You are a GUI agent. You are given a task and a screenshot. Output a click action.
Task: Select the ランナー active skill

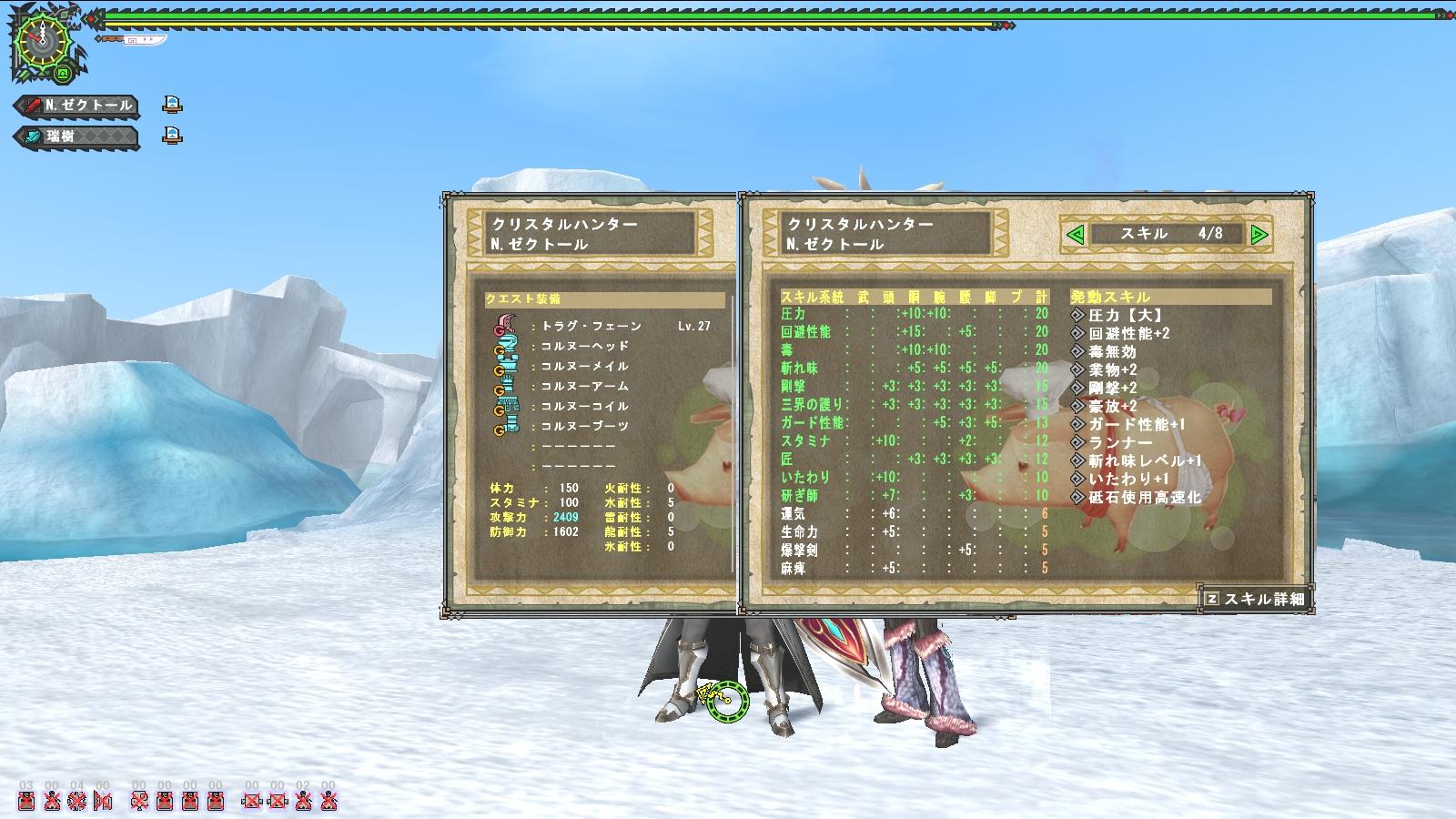[1121, 443]
